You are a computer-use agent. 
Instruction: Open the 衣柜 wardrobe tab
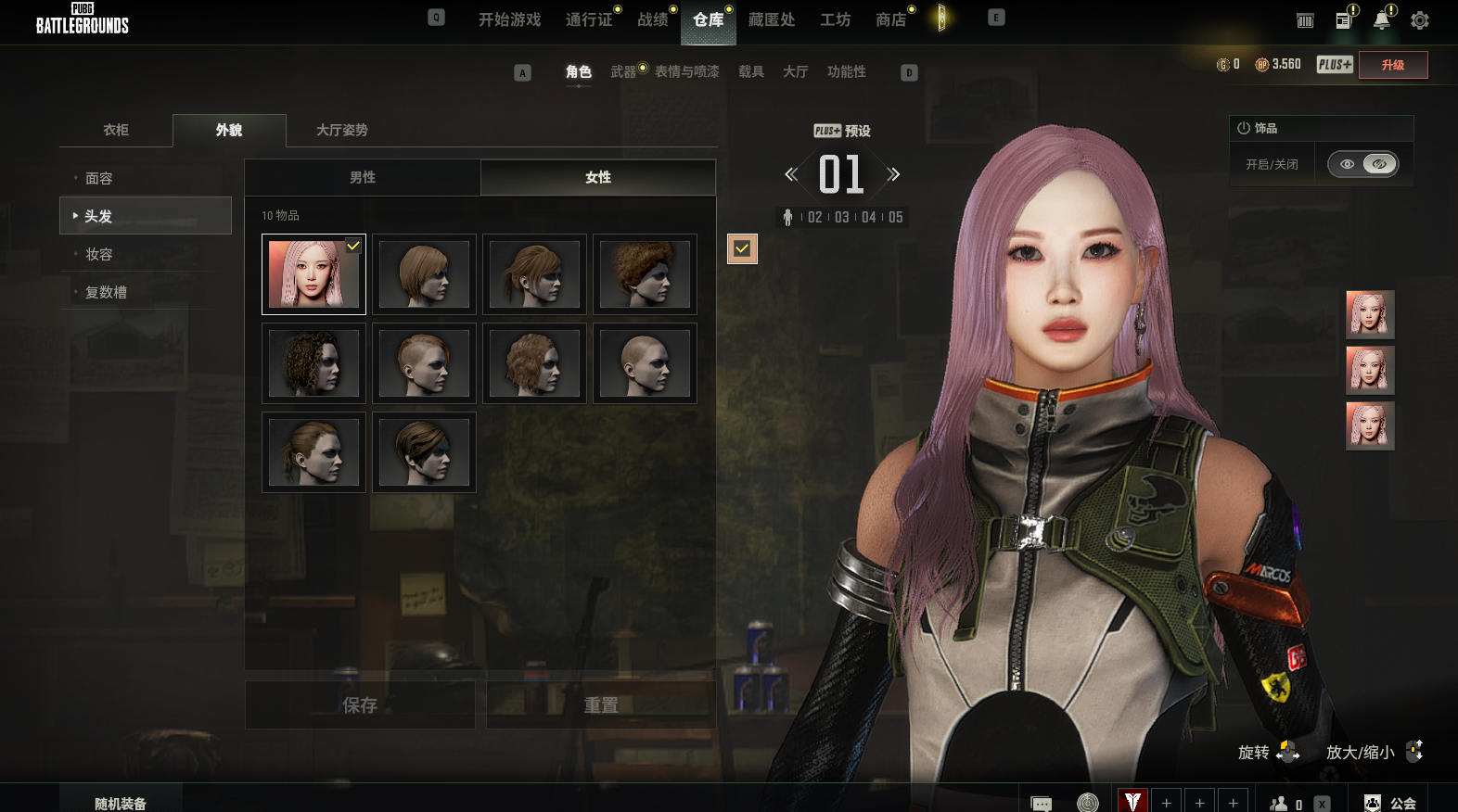click(x=116, y=130)
